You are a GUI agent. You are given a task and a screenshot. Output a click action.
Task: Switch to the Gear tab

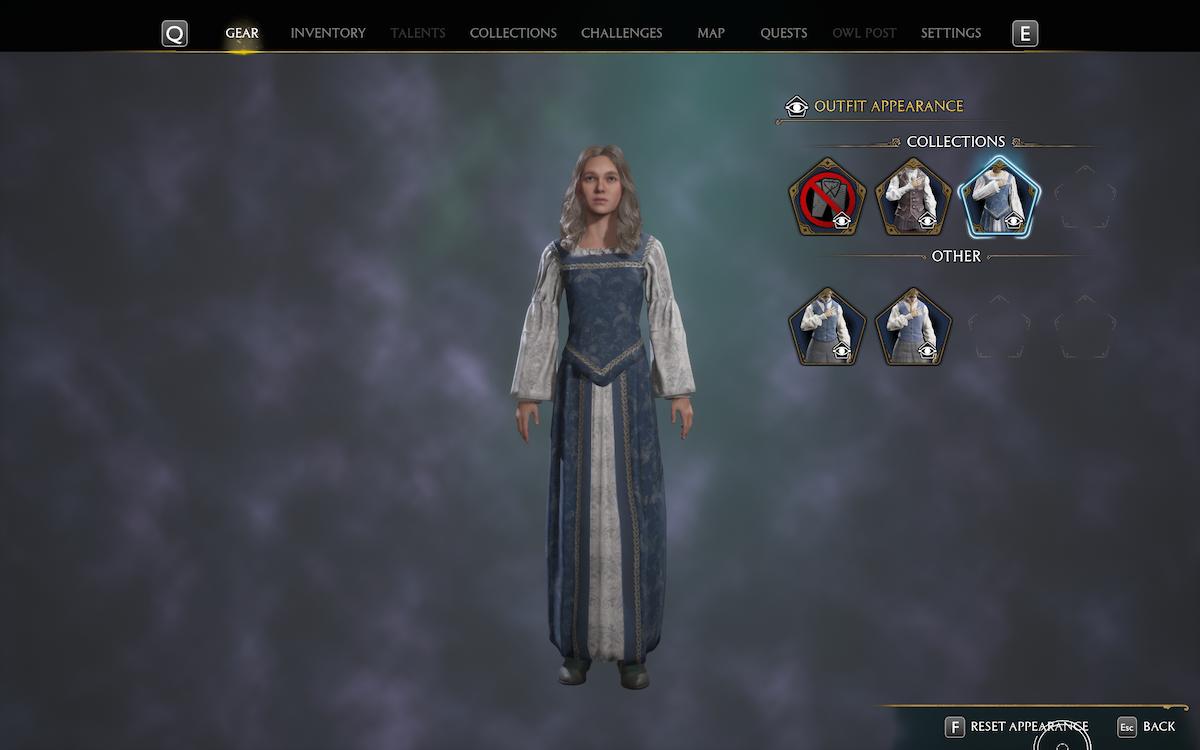[x=242, y=33]
